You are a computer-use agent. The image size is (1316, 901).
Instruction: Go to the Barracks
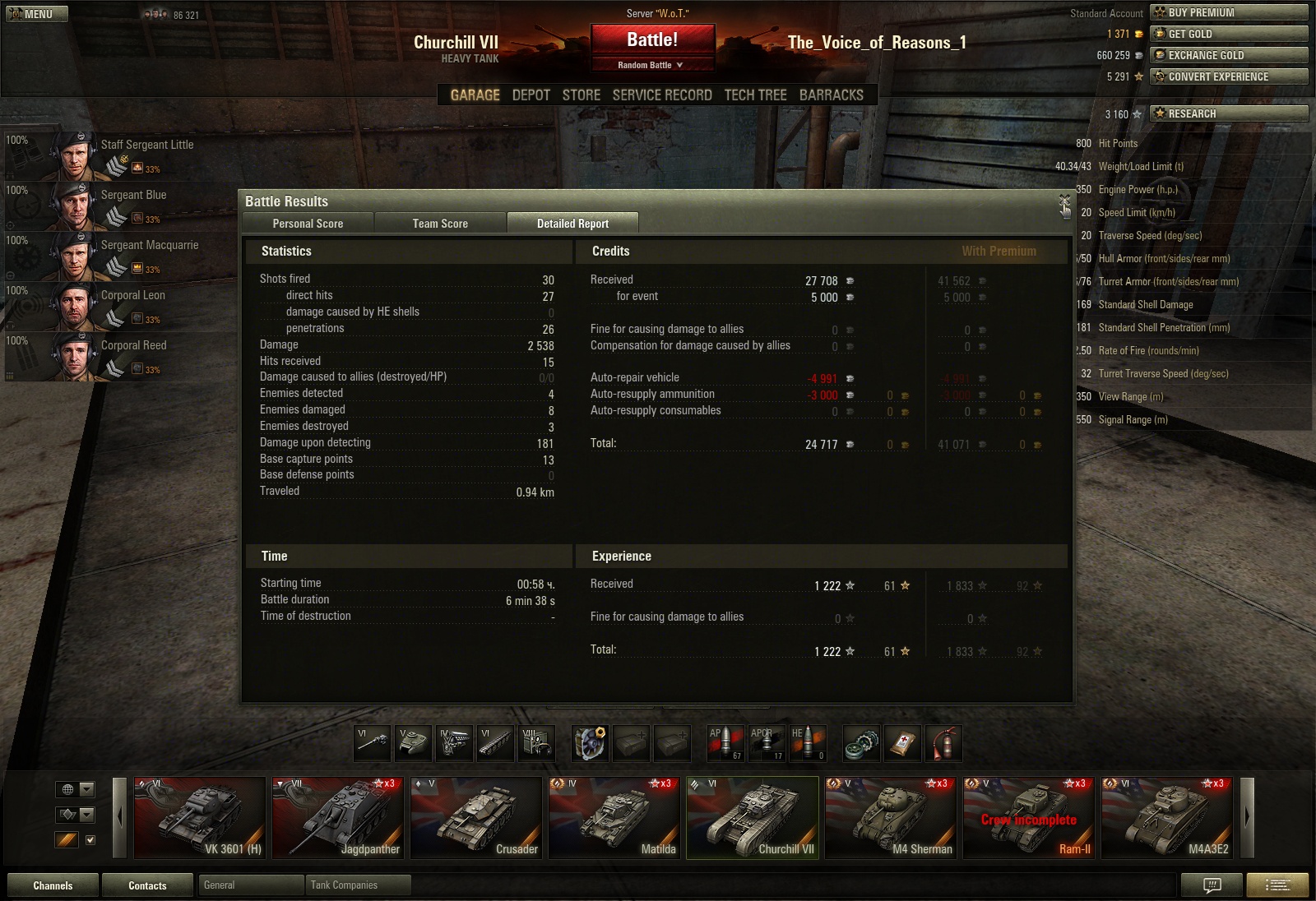point(831,95)
